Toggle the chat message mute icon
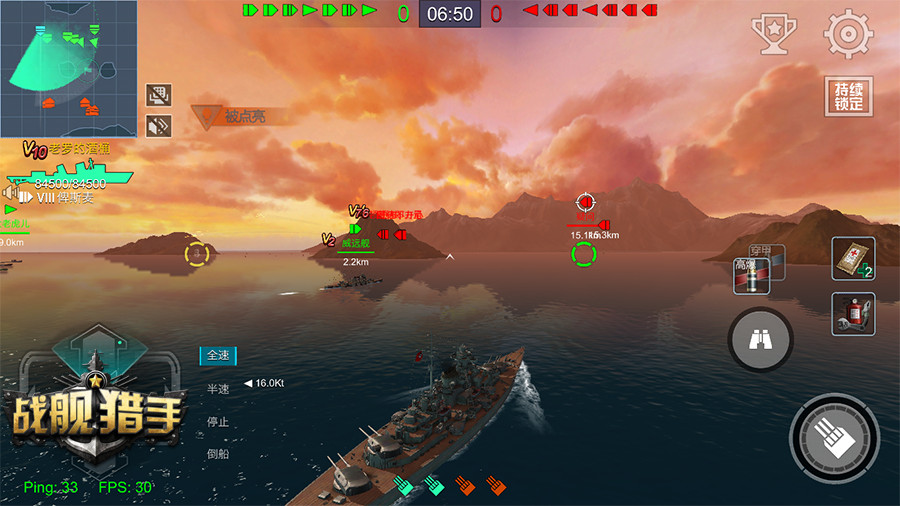The width and height of the screenshot is (900, 506). [159, 95]
